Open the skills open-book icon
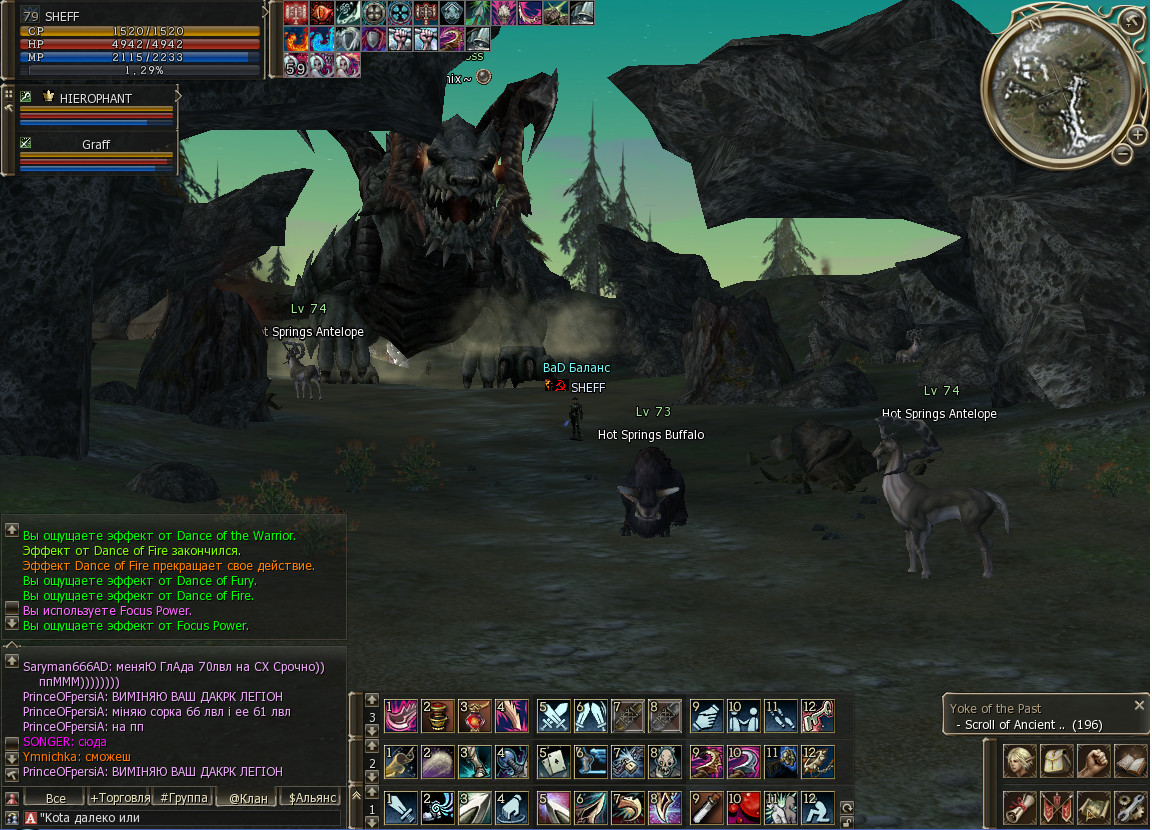The image size is (1152, 830). click(1130, 762)
